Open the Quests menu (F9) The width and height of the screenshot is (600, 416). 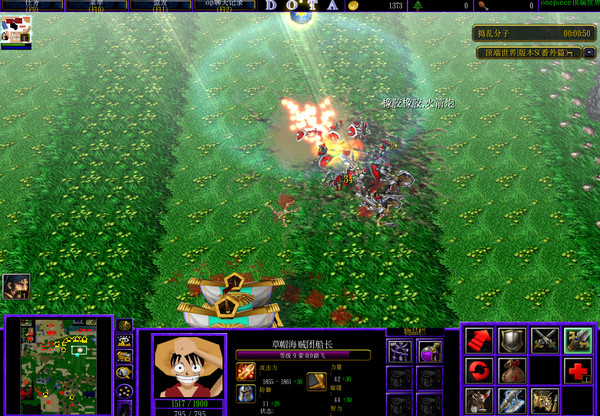pos(32,5)
